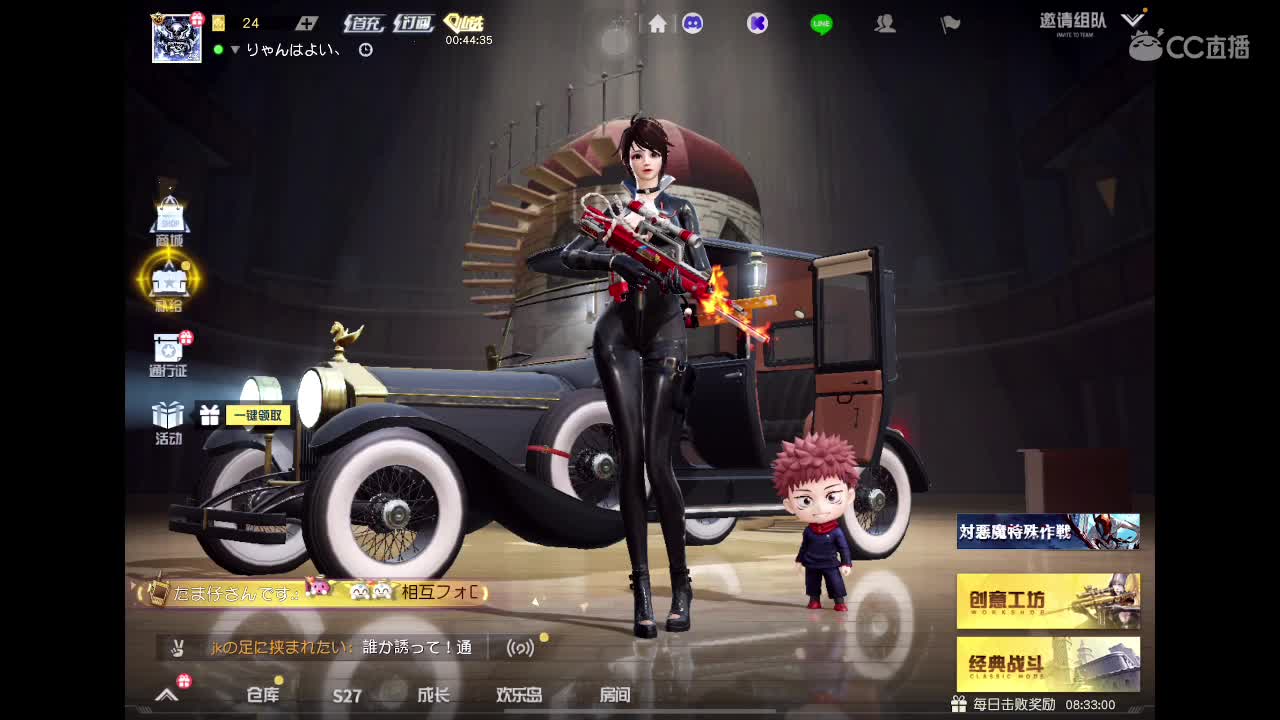
Task: Click the KakaoTalk icon at the top
Action: coord(758,22)
